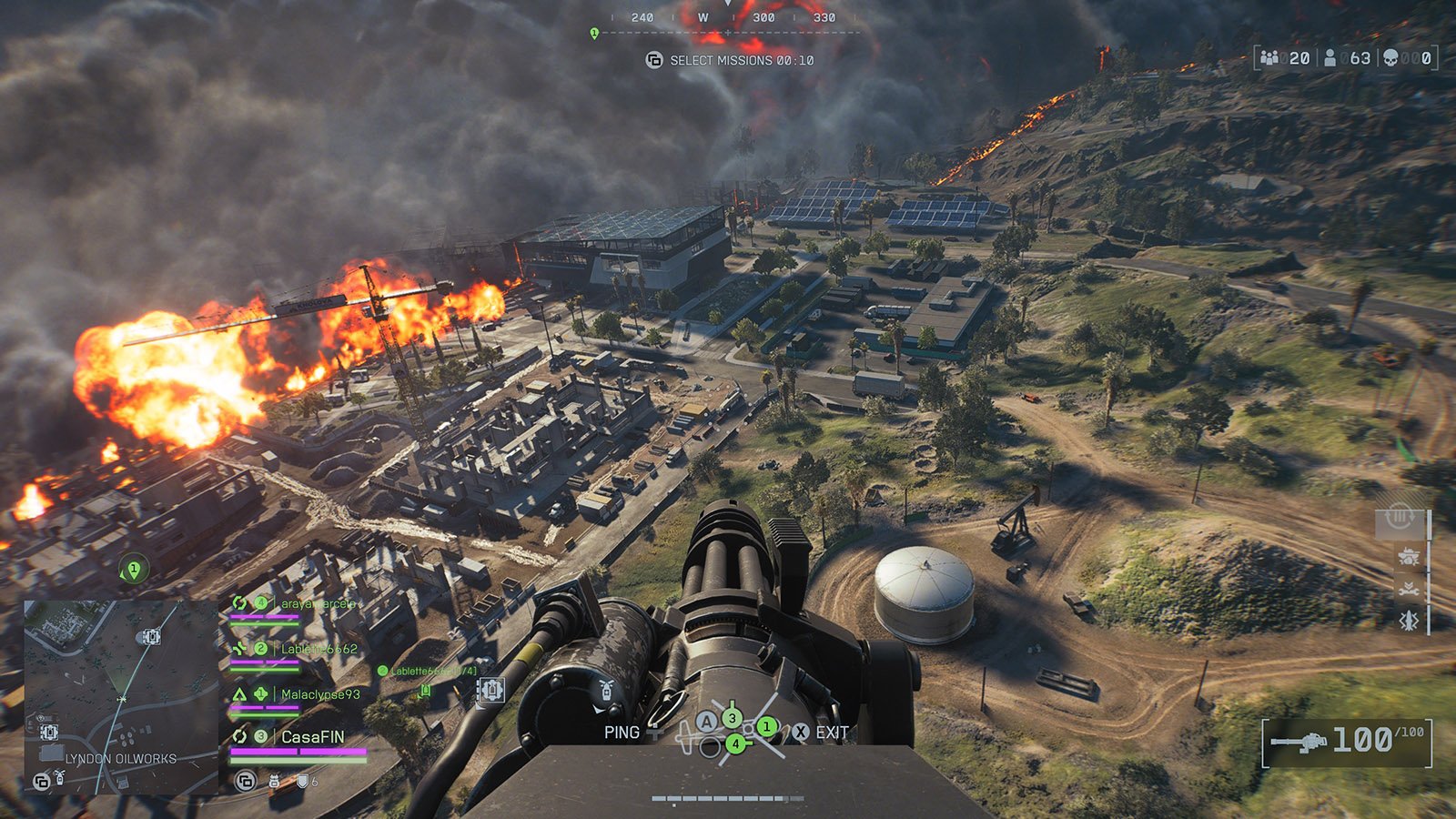Screen dimensions: 1456x819
Task: Select the data drive objective icon near the gun
Action: click(x=490, y=690)
